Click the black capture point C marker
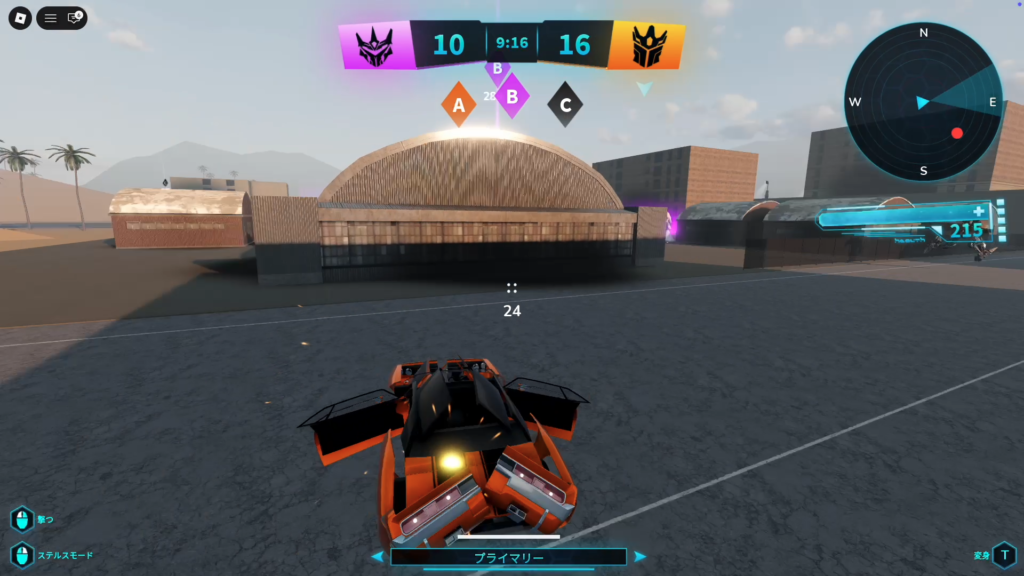 click(565, 104)
